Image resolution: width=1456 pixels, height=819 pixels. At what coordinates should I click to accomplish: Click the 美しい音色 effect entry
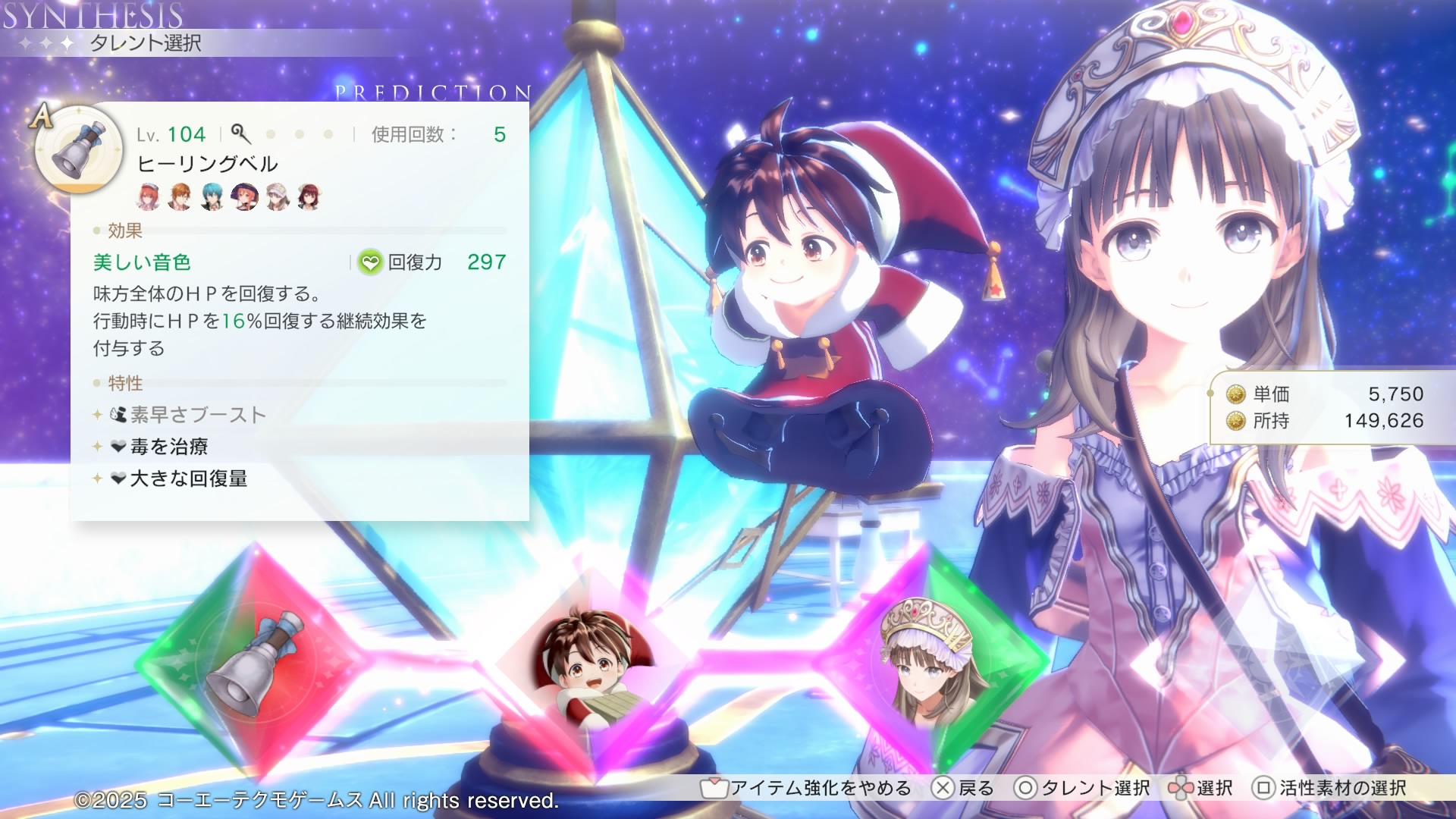pos(142,262)
